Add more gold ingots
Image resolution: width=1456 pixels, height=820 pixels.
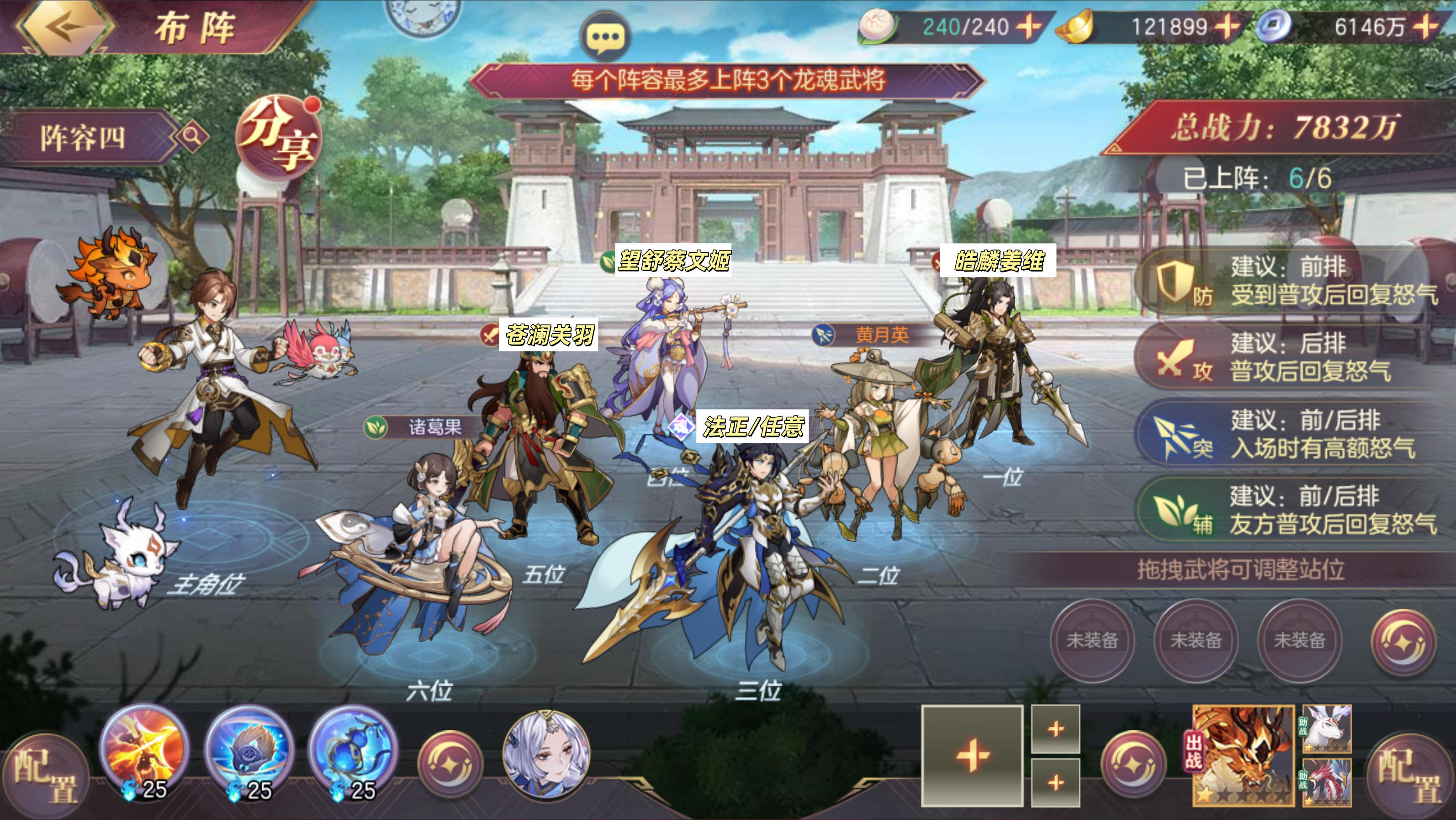1225,27
